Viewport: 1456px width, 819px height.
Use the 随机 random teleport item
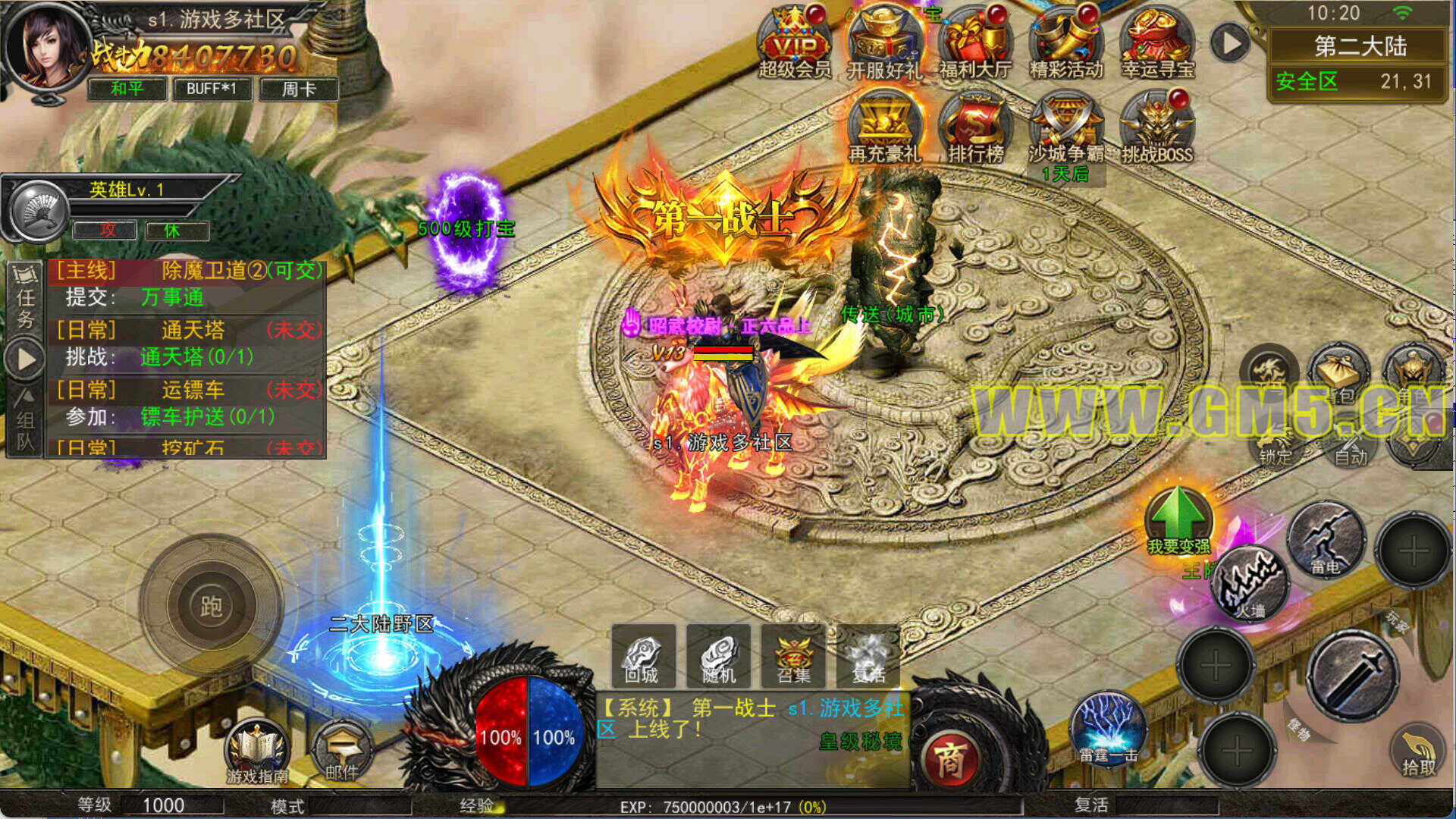pos(718,655)
